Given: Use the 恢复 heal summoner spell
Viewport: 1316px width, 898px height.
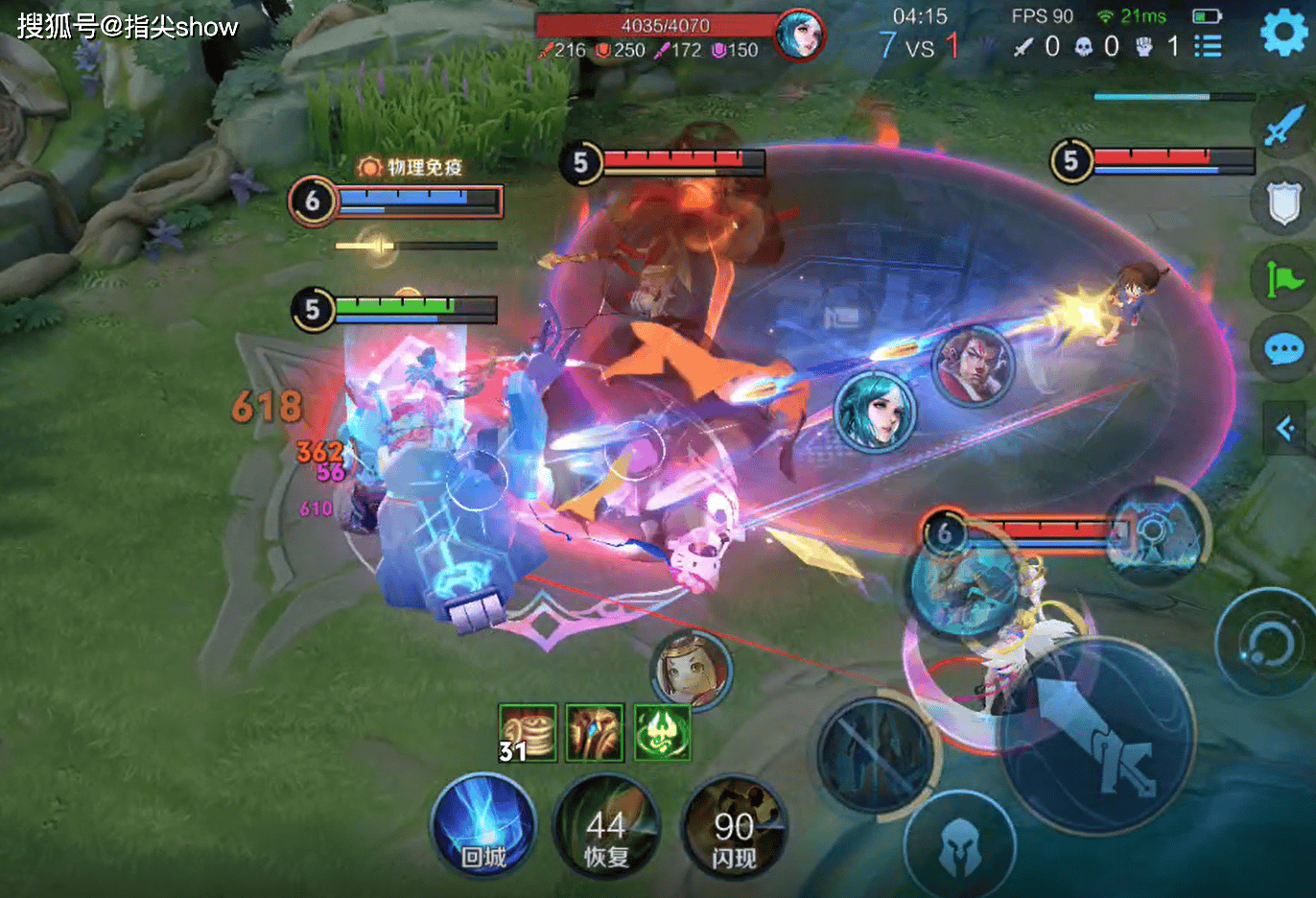Looking at the screenshot, I should pyautogui.click(x=606, y=827).
